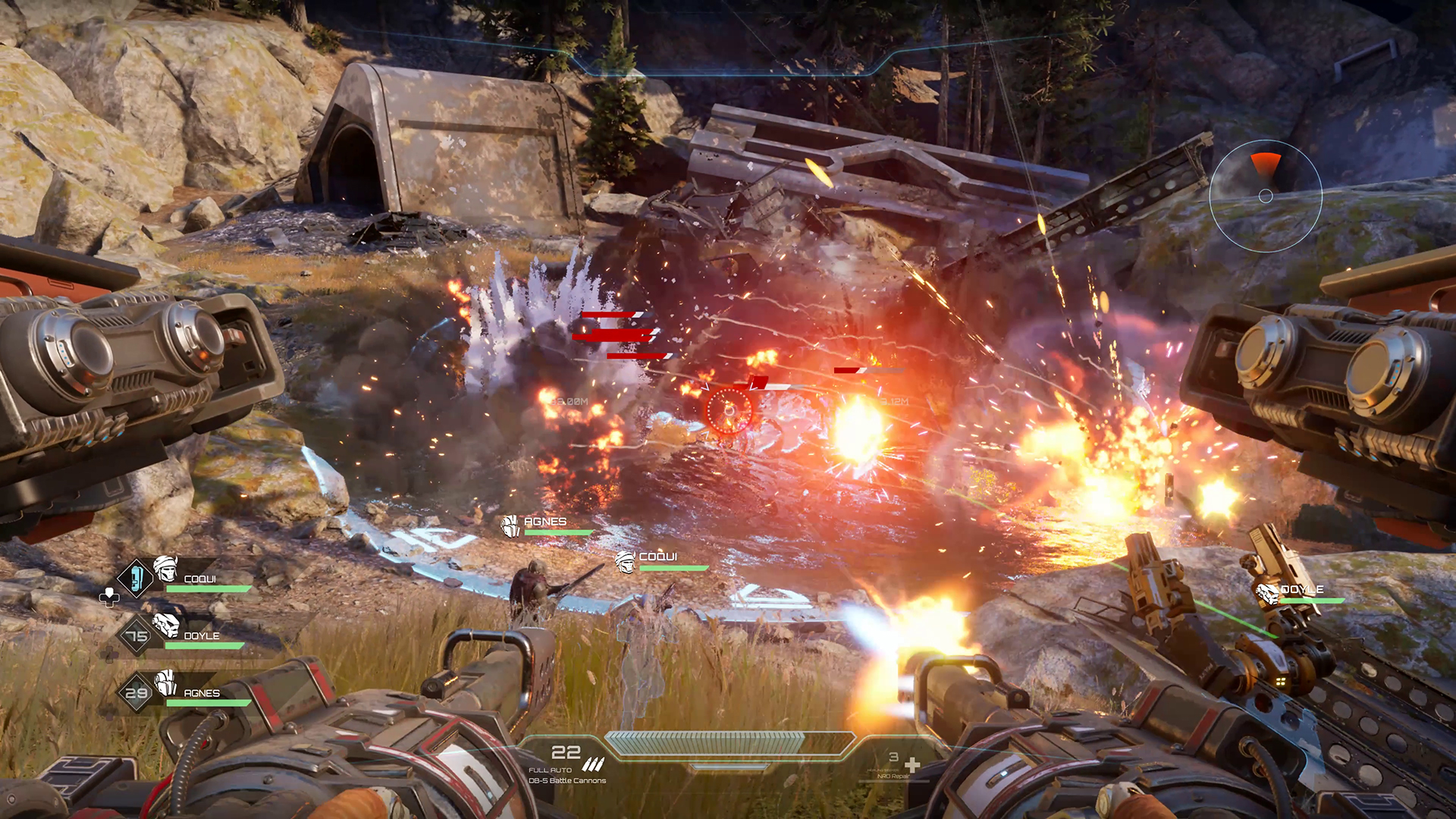Select Doyle's mech helmet icon in squad list
Image resolution: width=1456 pixels, height=819 pixels.
(165, 627)
